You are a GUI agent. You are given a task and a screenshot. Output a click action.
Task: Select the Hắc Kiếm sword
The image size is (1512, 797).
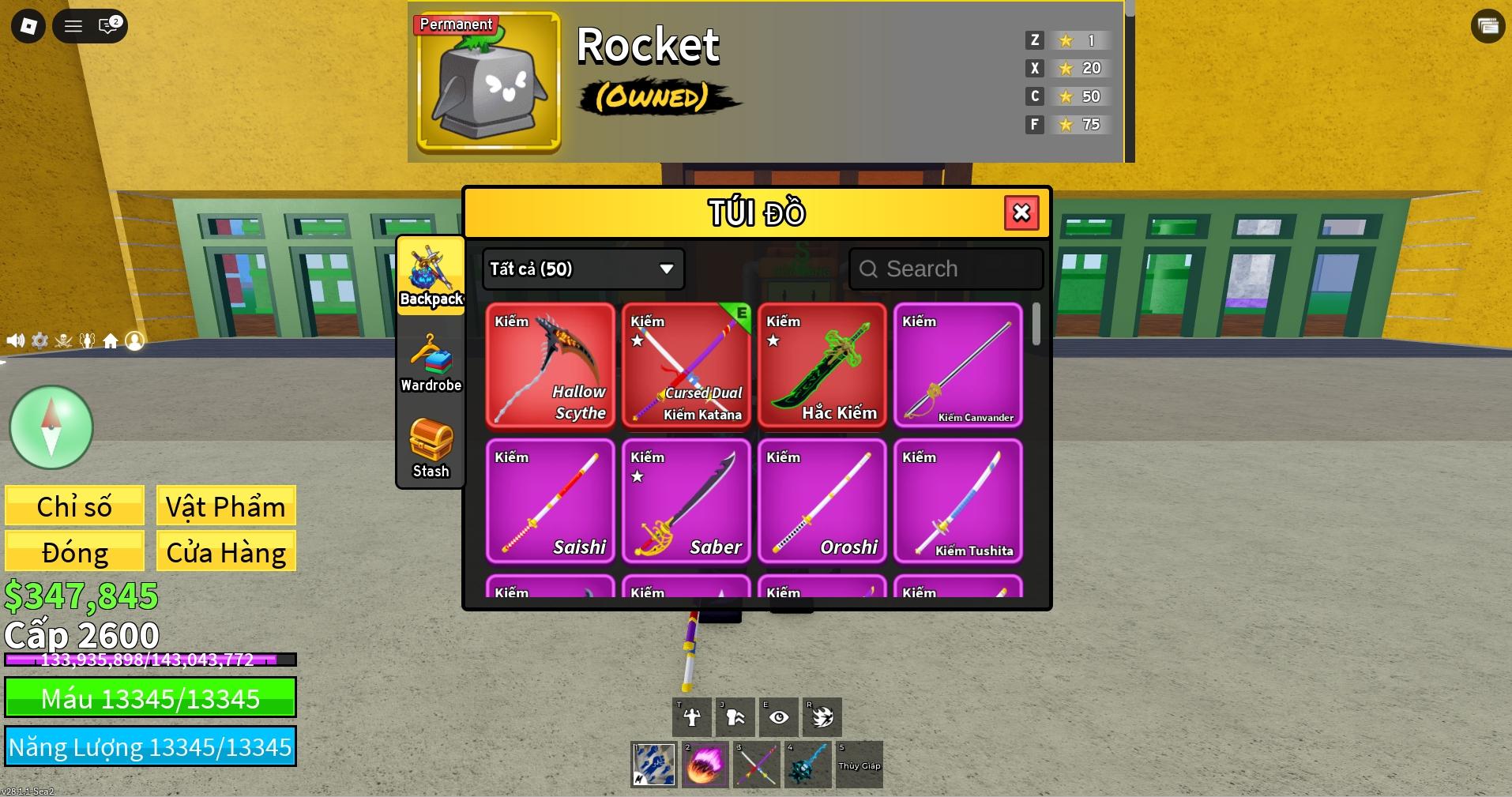coord(822,366)
